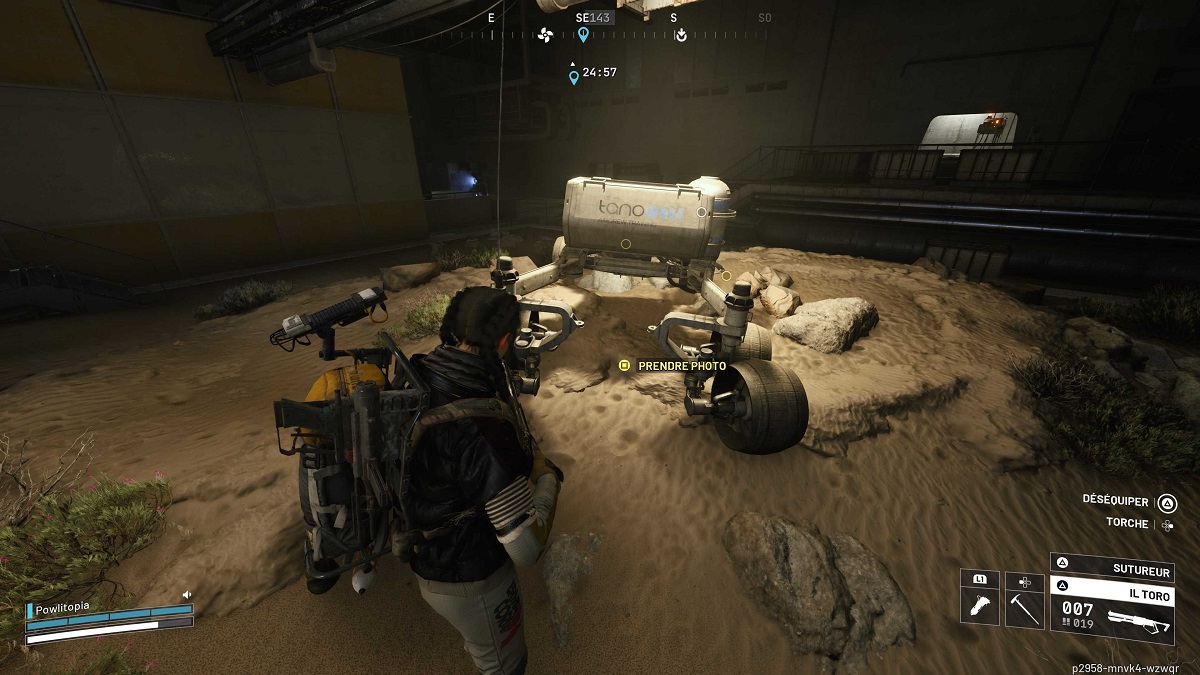The height and width of the screenshot is (675, 1200).
Task: Click the blue waypoint marker on the compass
Action: pyautogui.click(x=583, y=35)
